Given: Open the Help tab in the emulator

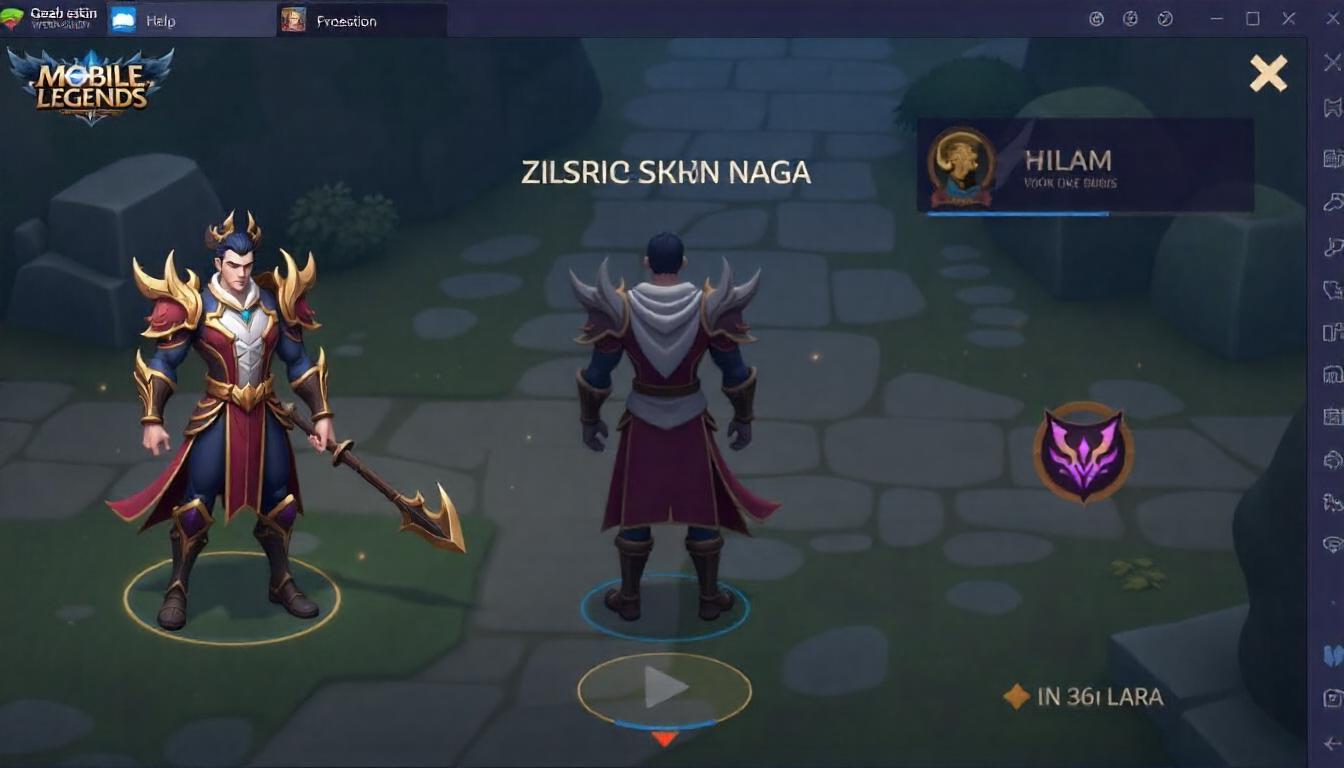Looking at the screenshot, I should coord(160,20).
